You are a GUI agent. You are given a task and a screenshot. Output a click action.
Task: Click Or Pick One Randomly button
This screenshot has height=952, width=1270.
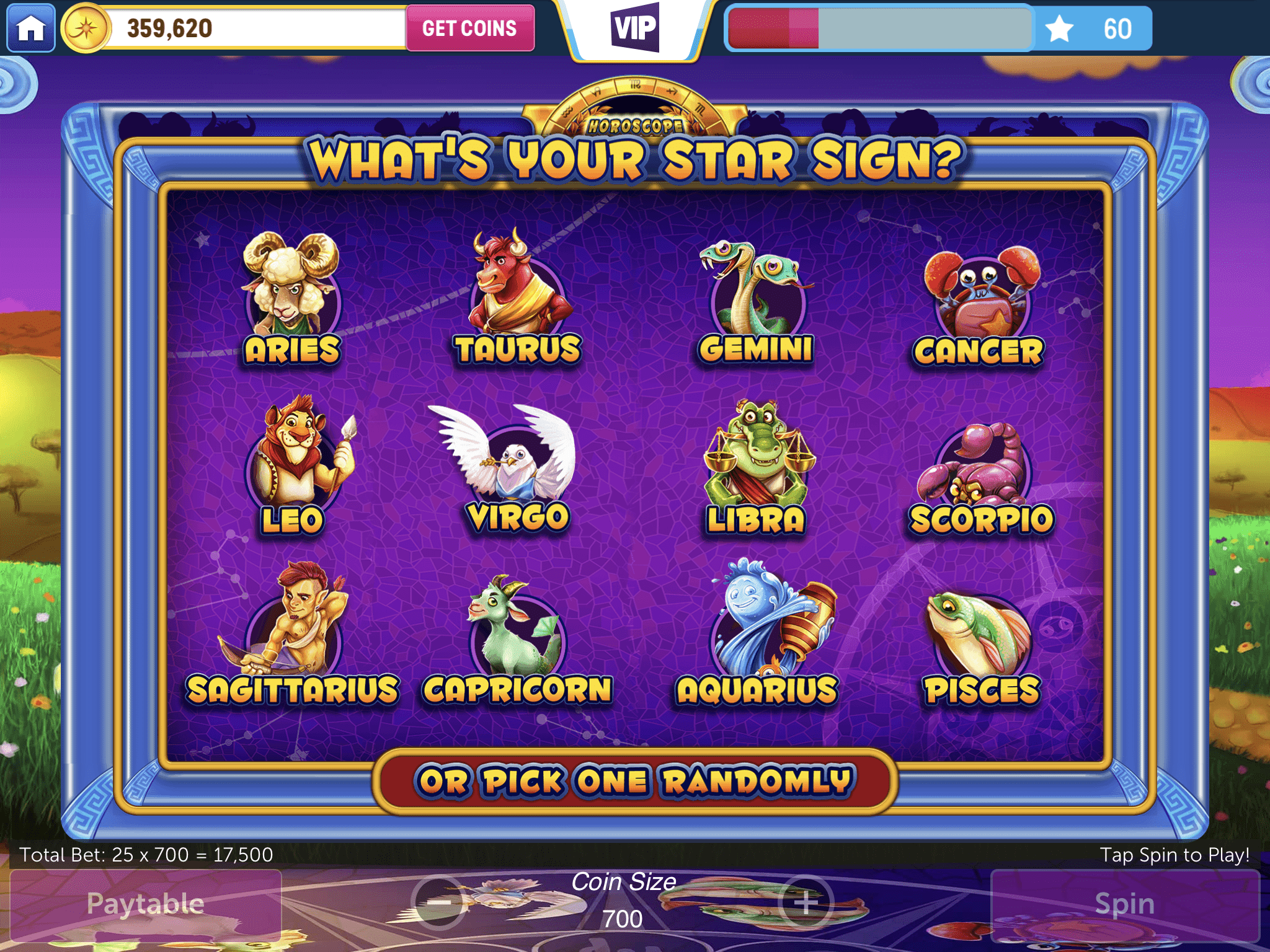pyautogui.click(x=634, y=781)
